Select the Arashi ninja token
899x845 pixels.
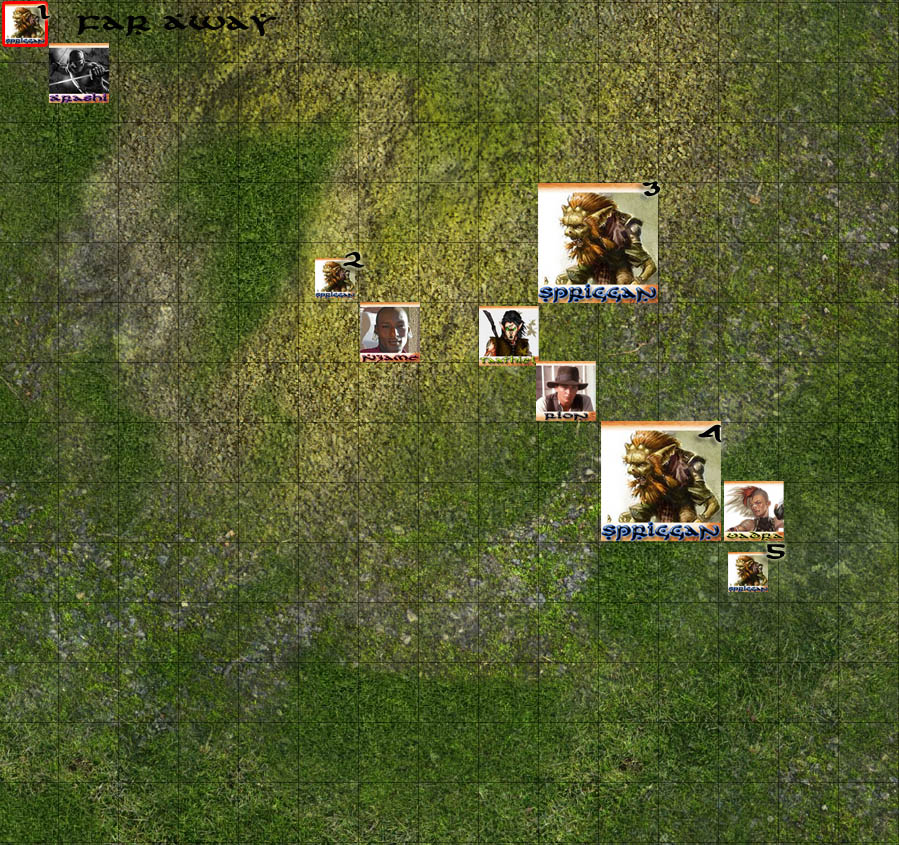click(x=79, y=73)
